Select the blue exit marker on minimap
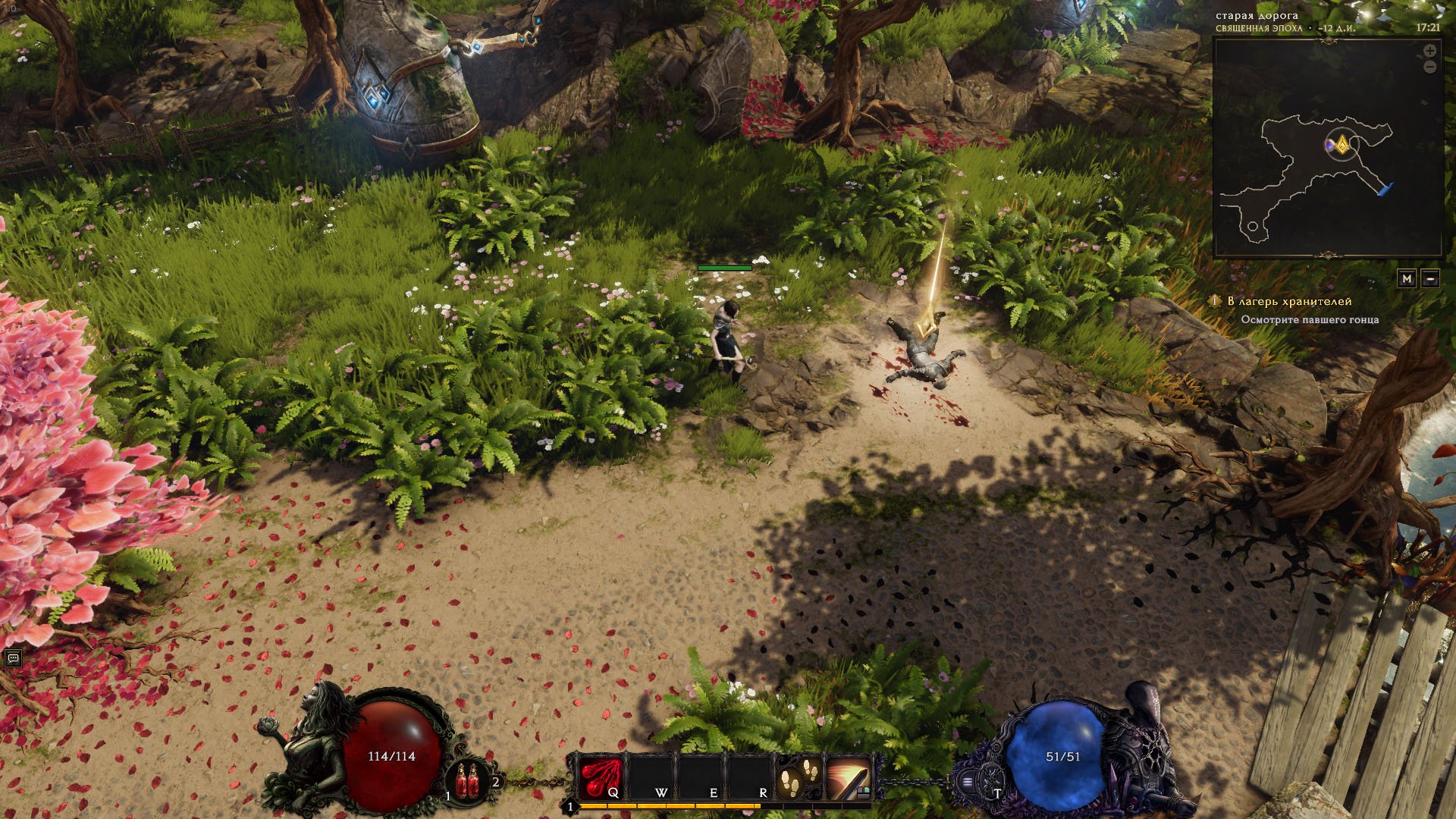Viewport: 1456px width, 819px height. point(1385,189)
